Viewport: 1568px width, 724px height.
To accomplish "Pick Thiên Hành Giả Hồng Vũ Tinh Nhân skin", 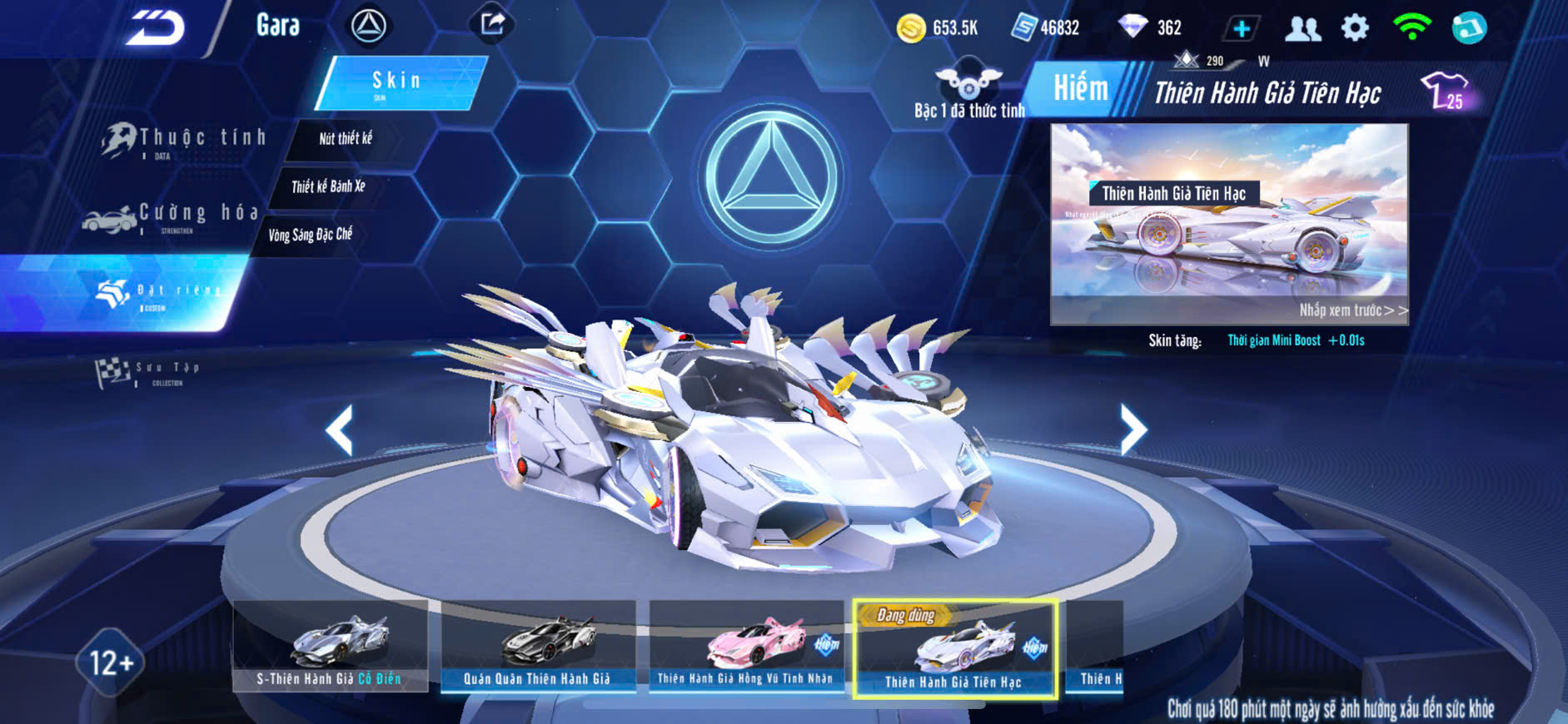I will 746,647.
